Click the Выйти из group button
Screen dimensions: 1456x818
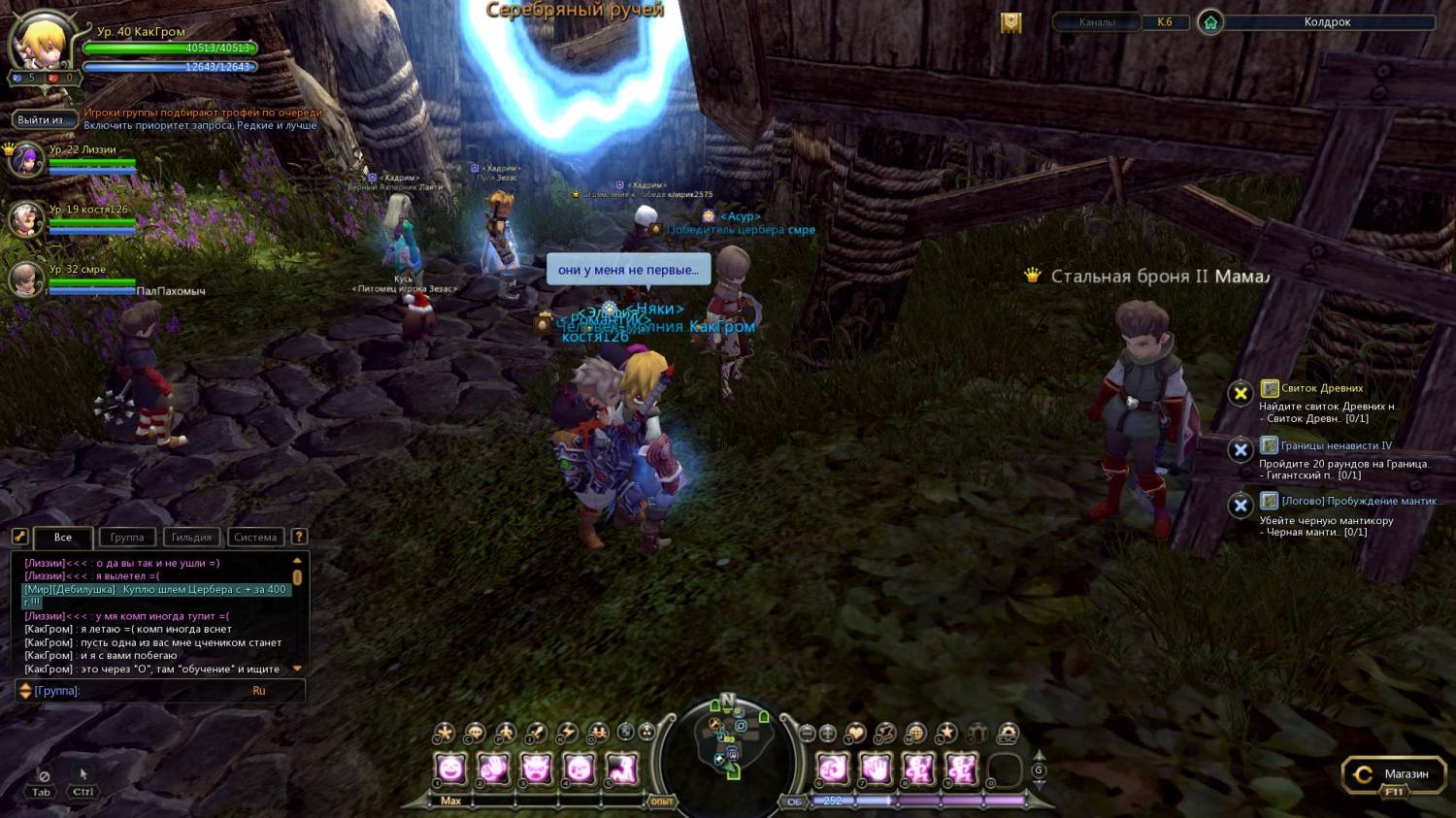(45, 119)
